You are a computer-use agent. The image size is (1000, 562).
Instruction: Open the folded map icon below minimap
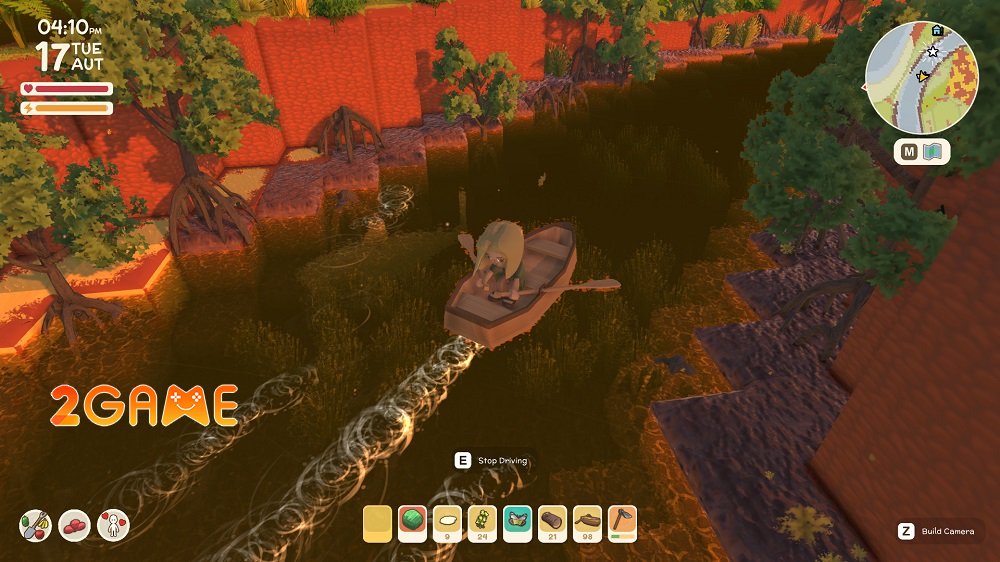tap(933, 152)
